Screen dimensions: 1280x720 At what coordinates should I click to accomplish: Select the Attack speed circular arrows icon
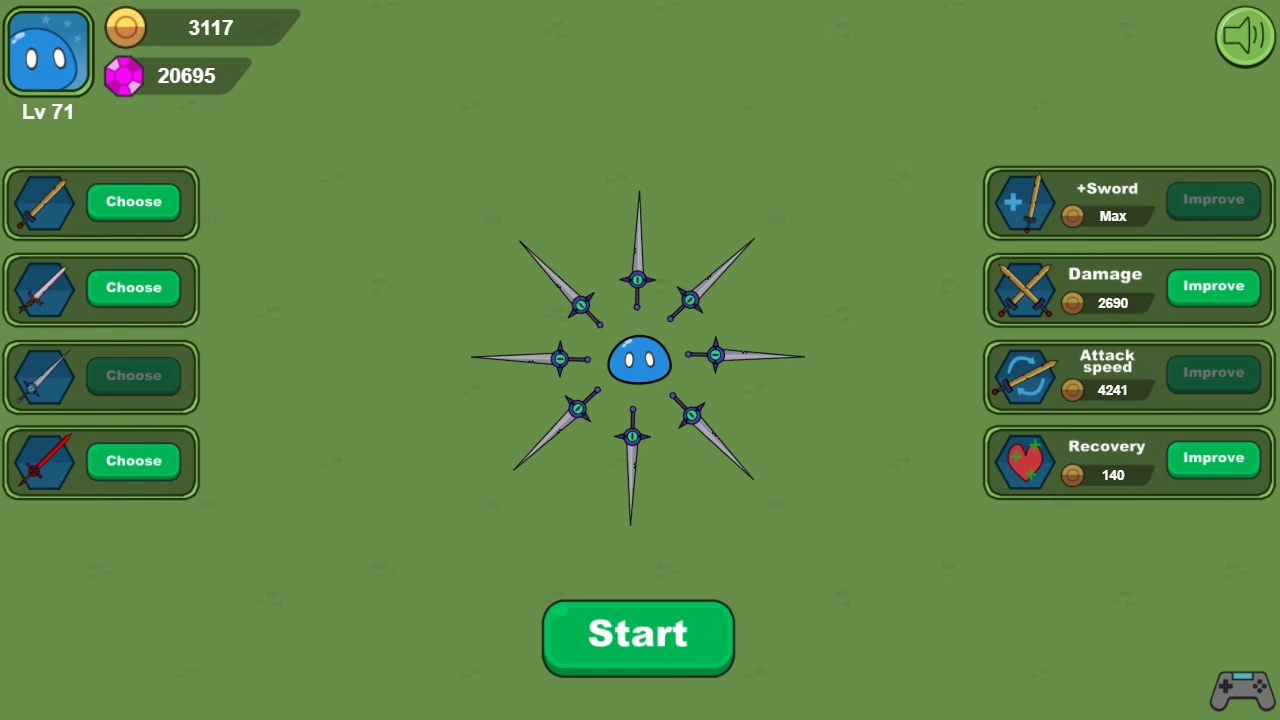click(x=1024, y=375)
